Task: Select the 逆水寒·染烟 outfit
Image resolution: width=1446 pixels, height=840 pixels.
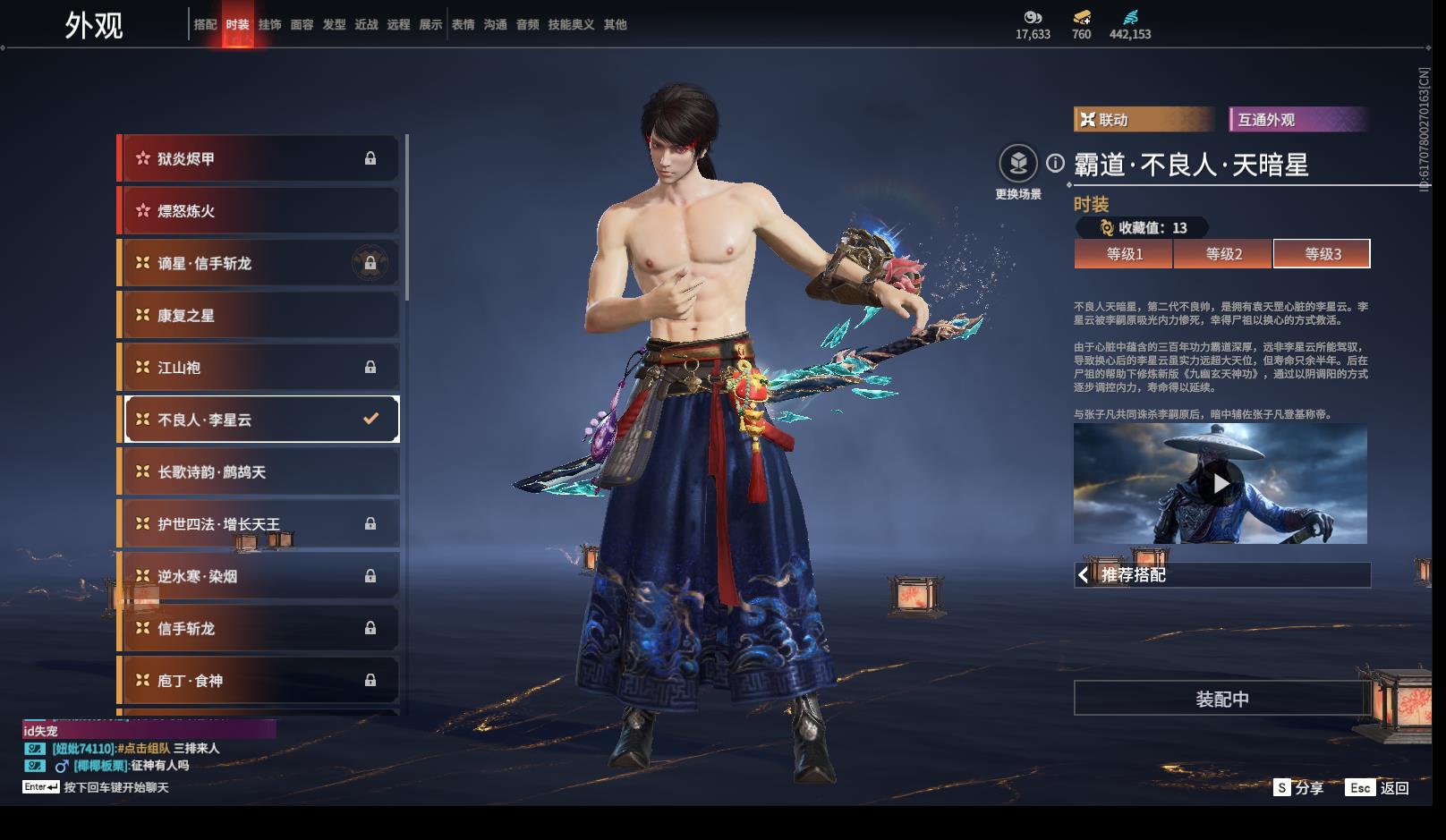Action: (259, 576)
